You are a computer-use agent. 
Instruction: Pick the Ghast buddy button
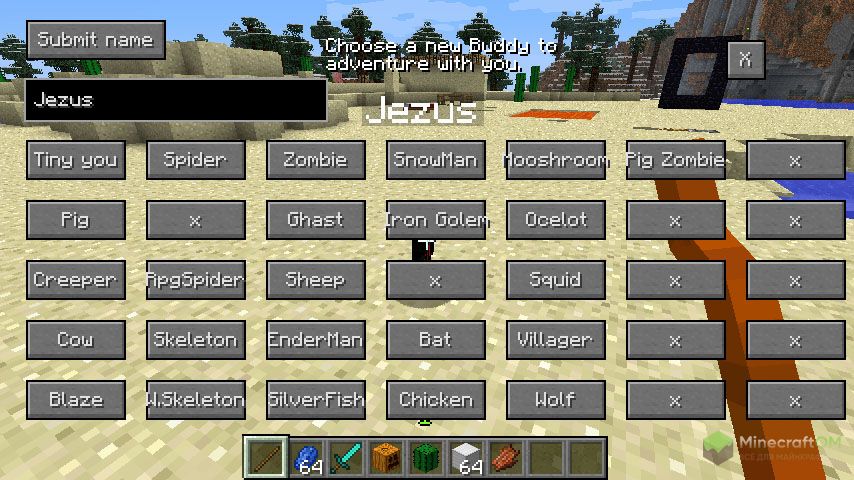pos(316,220)
